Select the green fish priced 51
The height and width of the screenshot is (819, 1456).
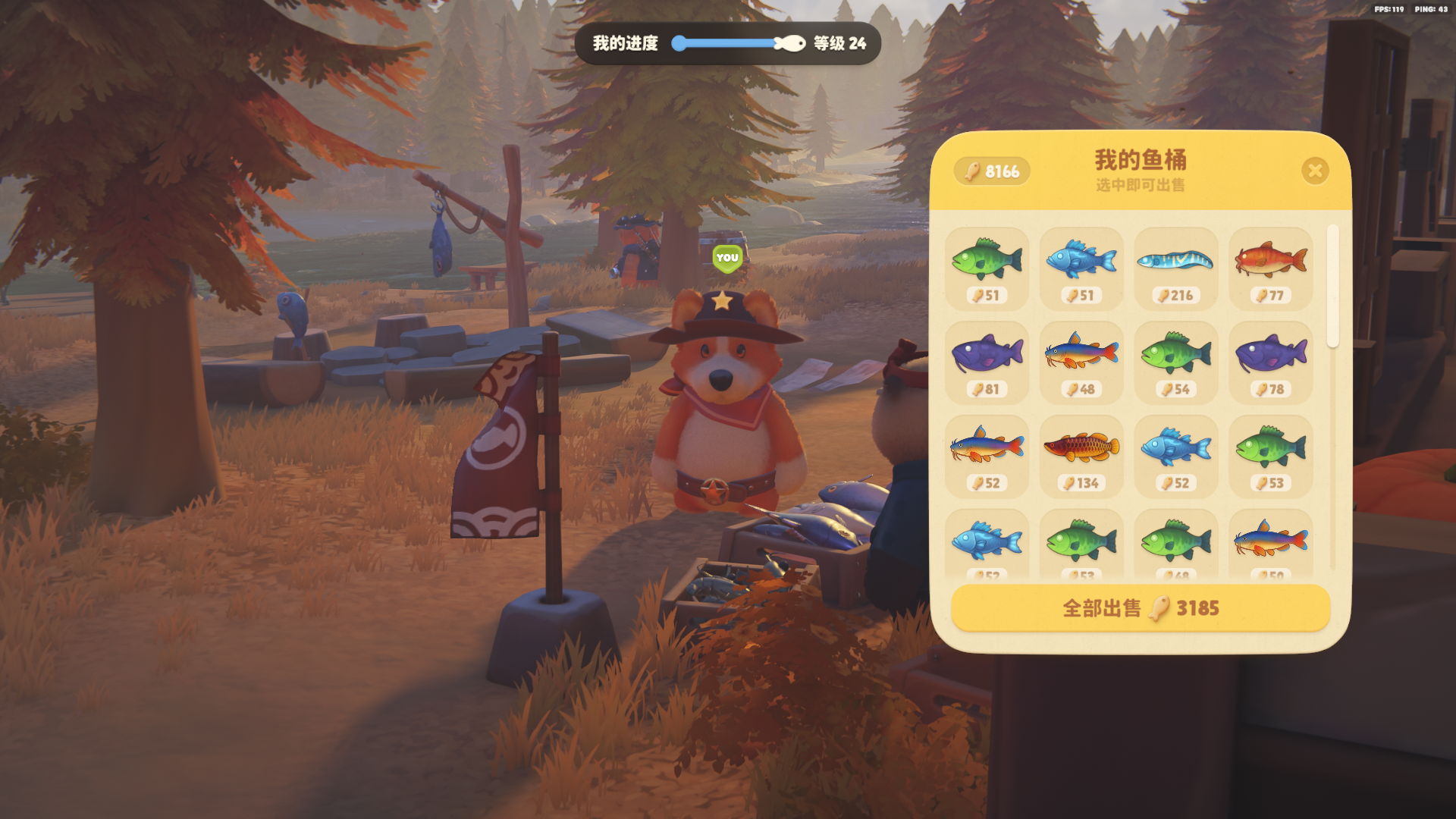point(987,268)
